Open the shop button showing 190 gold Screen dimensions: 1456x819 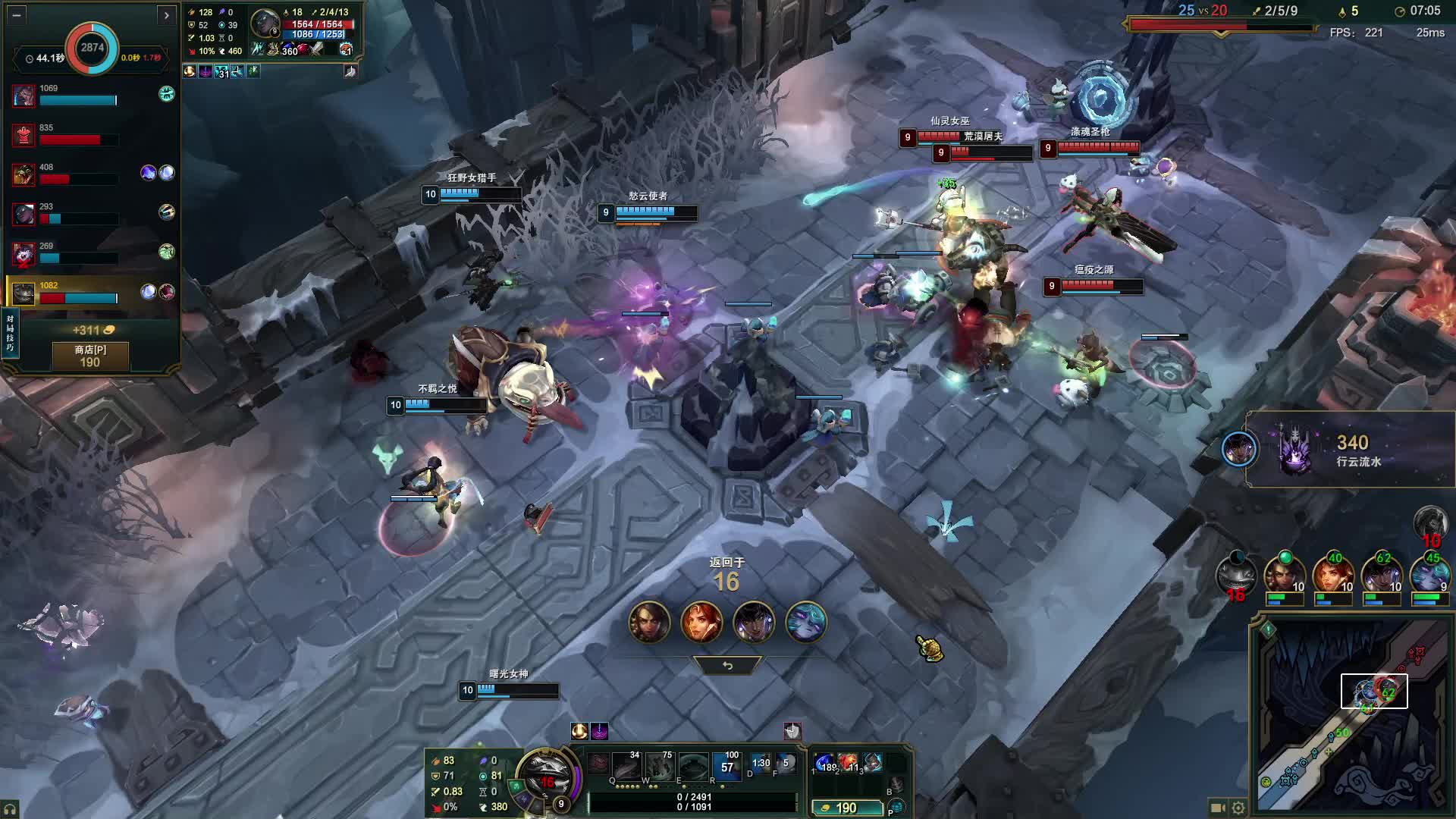90,356
